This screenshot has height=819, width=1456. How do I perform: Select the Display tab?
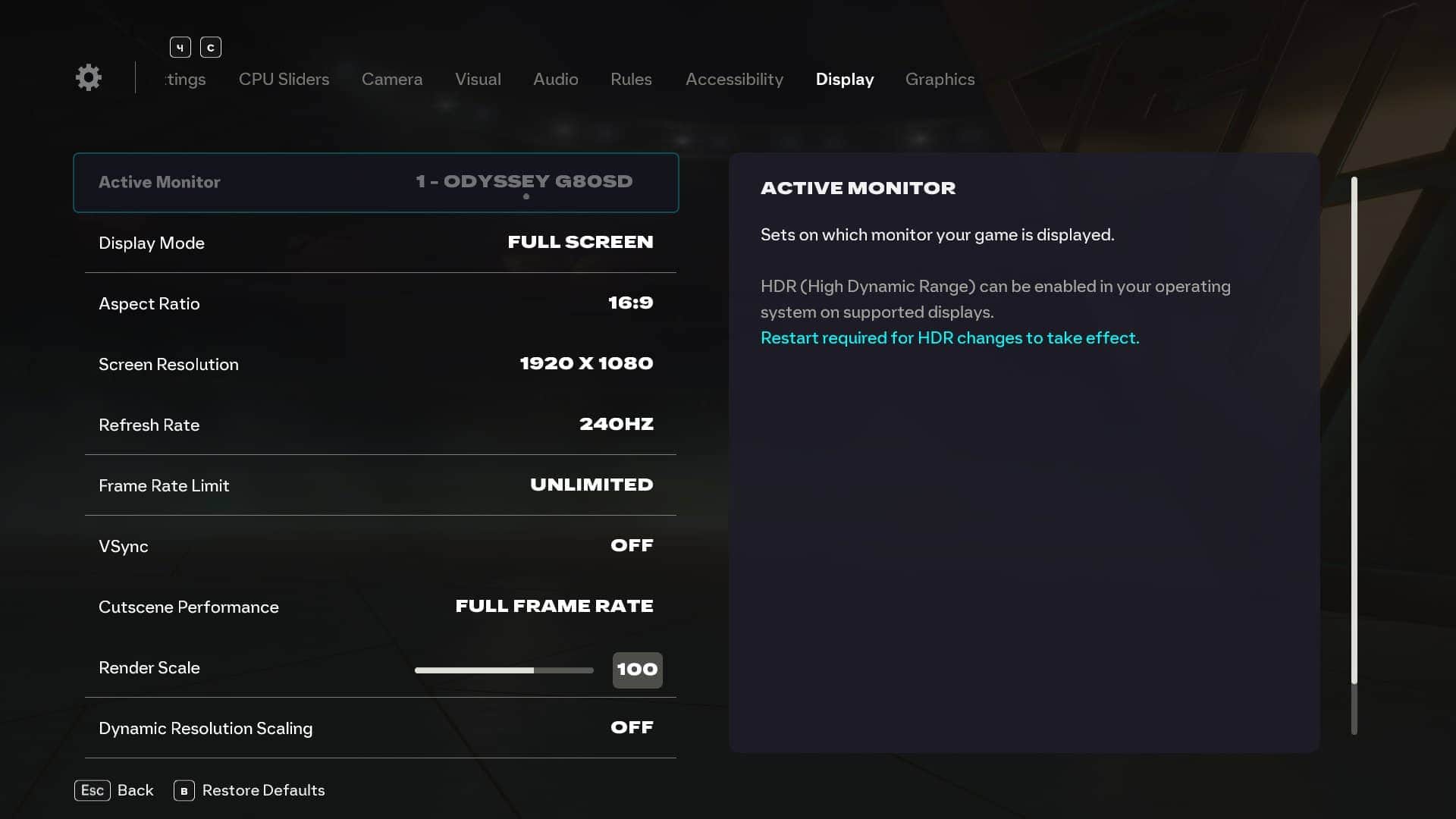tap(844, 80)
